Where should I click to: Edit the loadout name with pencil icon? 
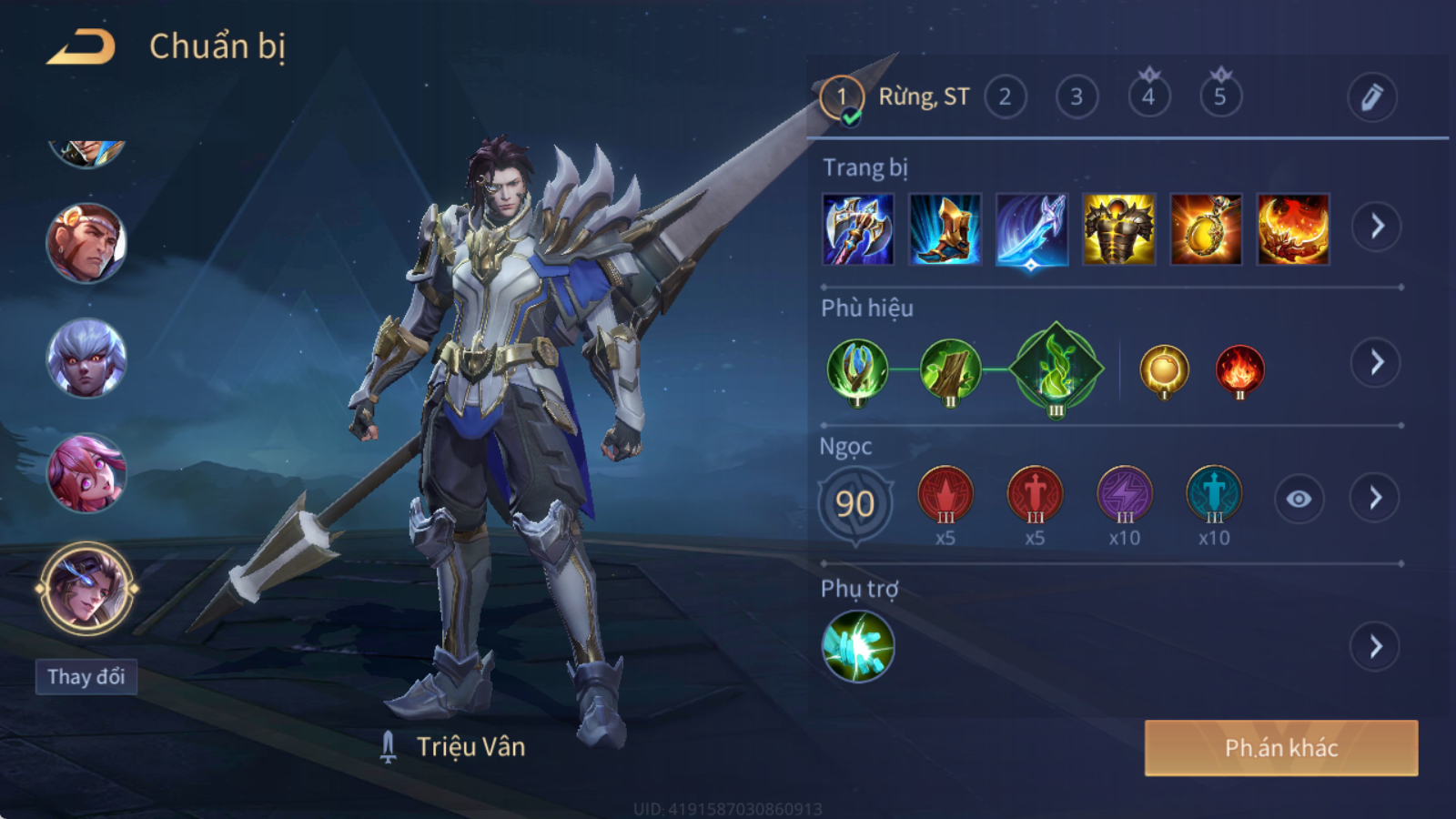pyautogui.click(x=1371, y=96)
